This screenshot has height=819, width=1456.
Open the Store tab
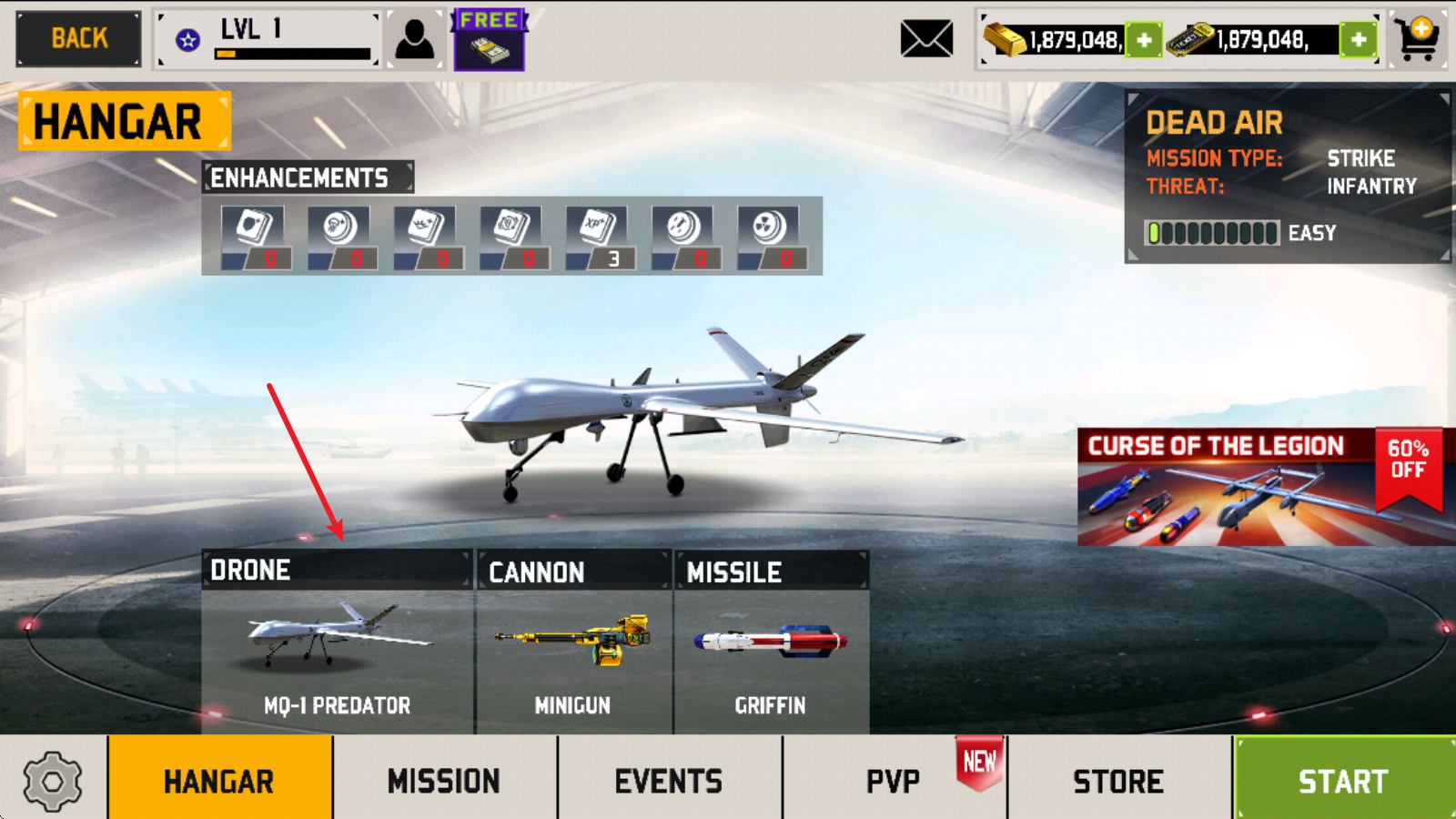coord(1118,780)
